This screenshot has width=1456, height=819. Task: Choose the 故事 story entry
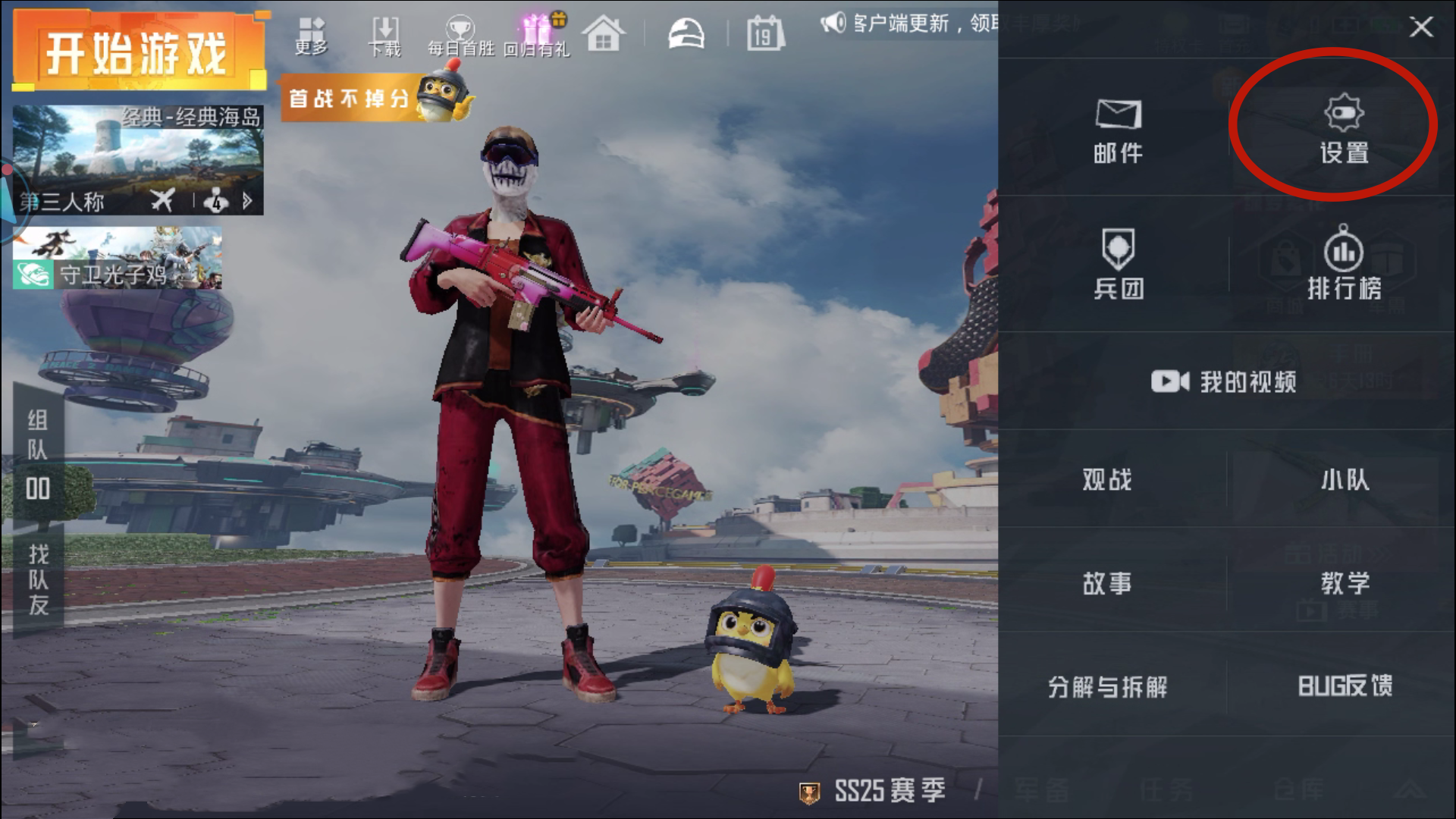(1107, 582)
